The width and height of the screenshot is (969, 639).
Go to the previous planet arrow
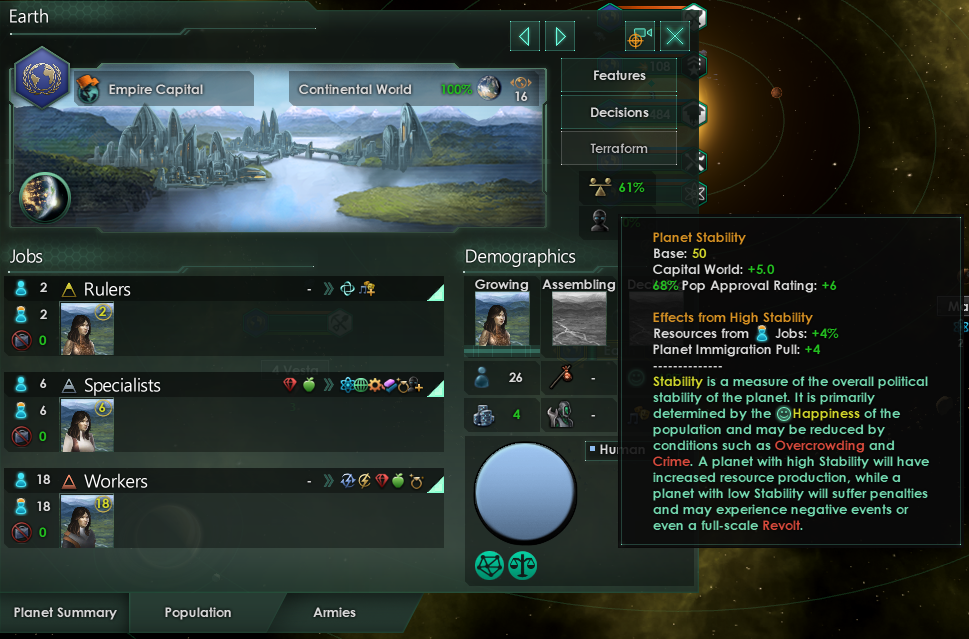click(524, 37)
